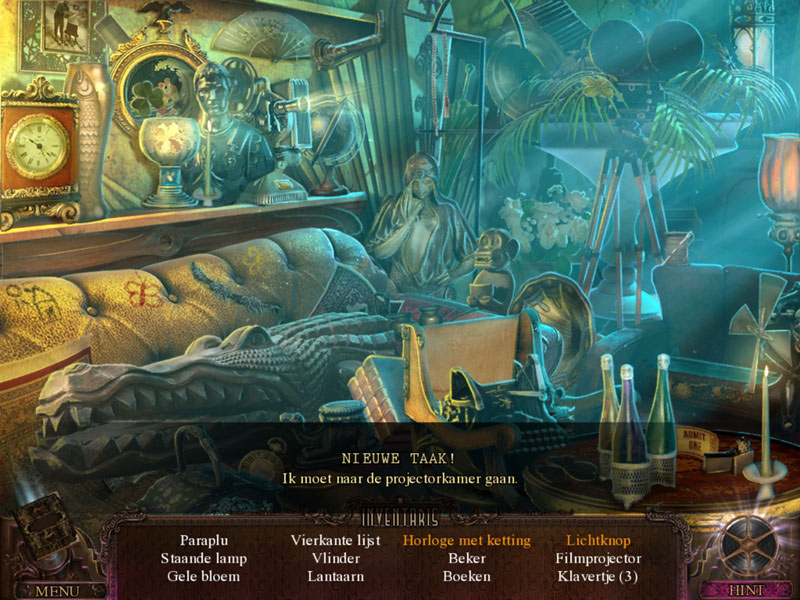Use the Hint film reel button
Image resolution: width=800 pixels, height=600 pixels.
(746, 548)
